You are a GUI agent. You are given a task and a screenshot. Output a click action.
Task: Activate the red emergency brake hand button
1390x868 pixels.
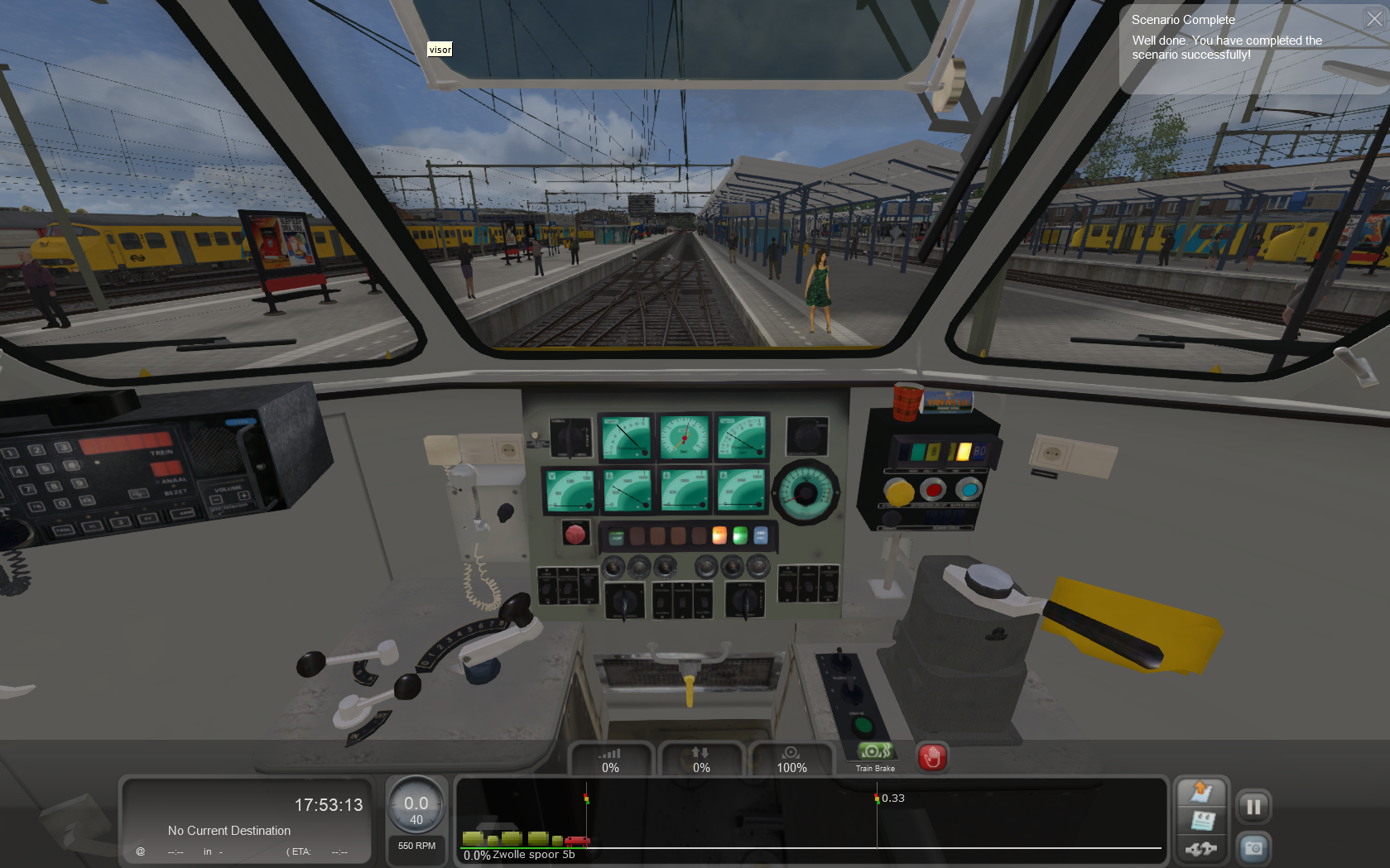point(932,757)
